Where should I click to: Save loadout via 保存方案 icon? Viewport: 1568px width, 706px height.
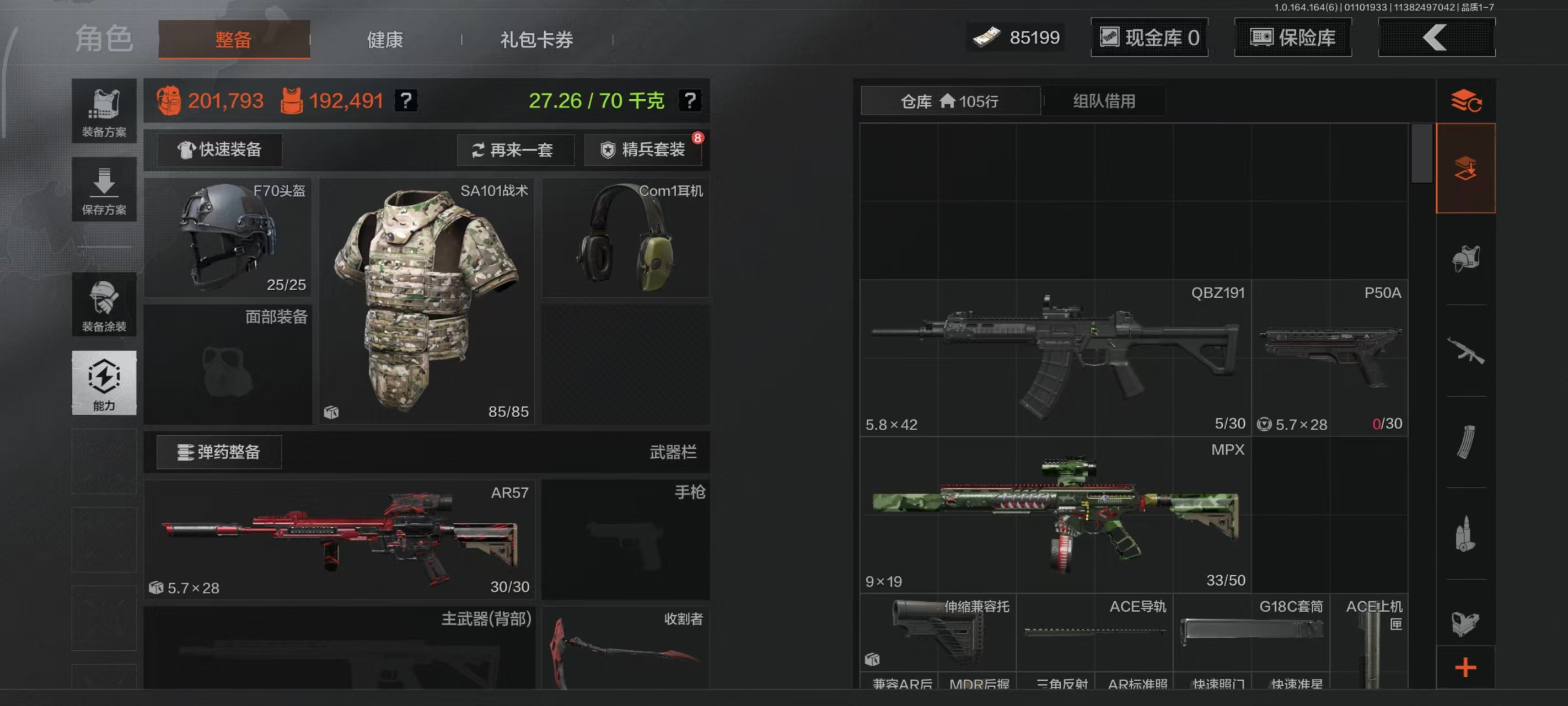click(104, 189)
